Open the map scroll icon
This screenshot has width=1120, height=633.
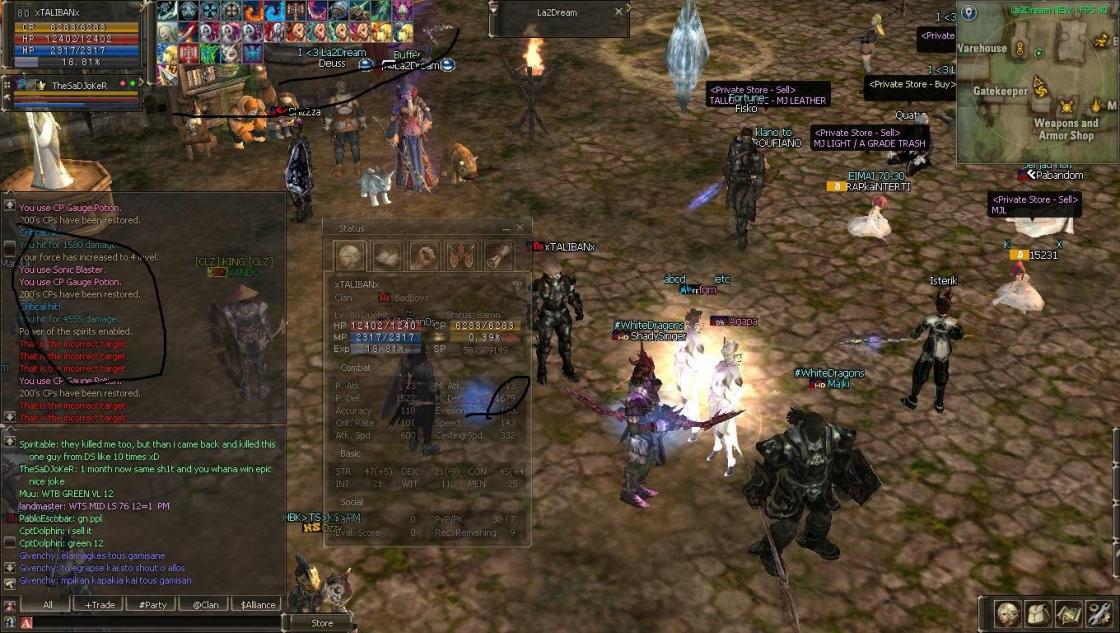point(1068,614)
